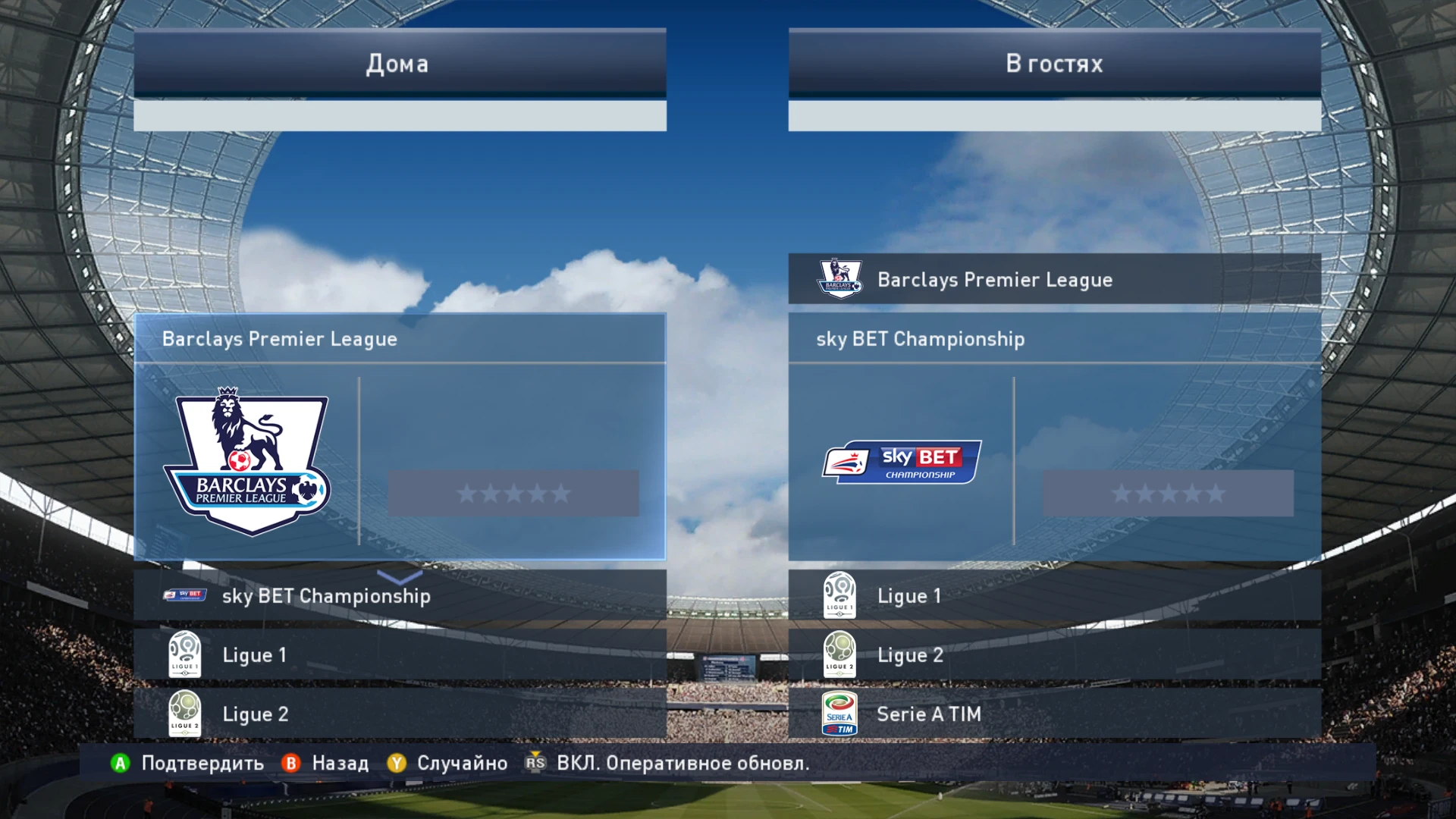The image size is (1456, 819).
Task: Switch to the Дома tab
Action: pyautogui.click(x=397, y=64)
